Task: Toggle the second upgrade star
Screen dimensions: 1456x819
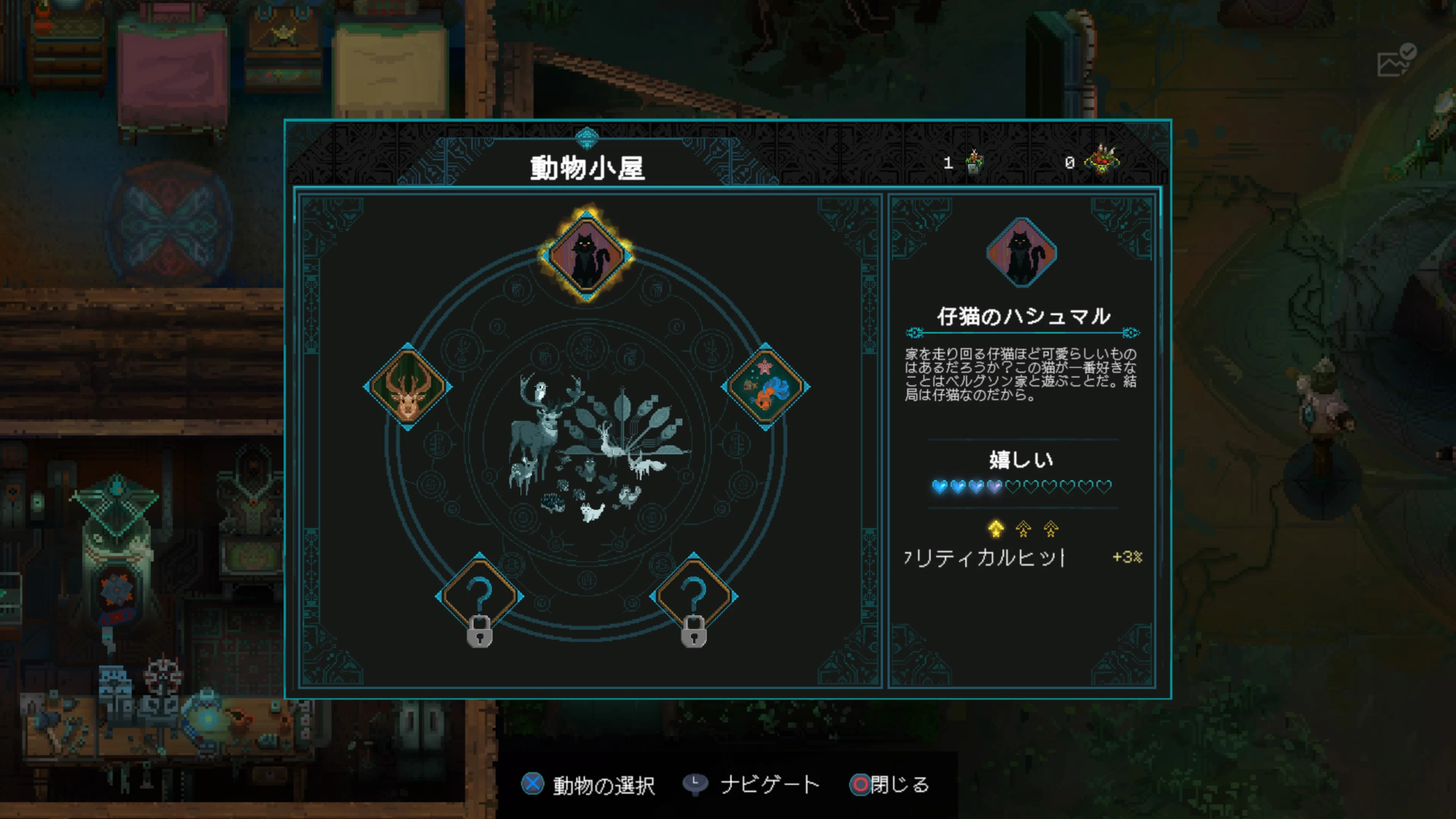Action: (x=1023, y=530)
